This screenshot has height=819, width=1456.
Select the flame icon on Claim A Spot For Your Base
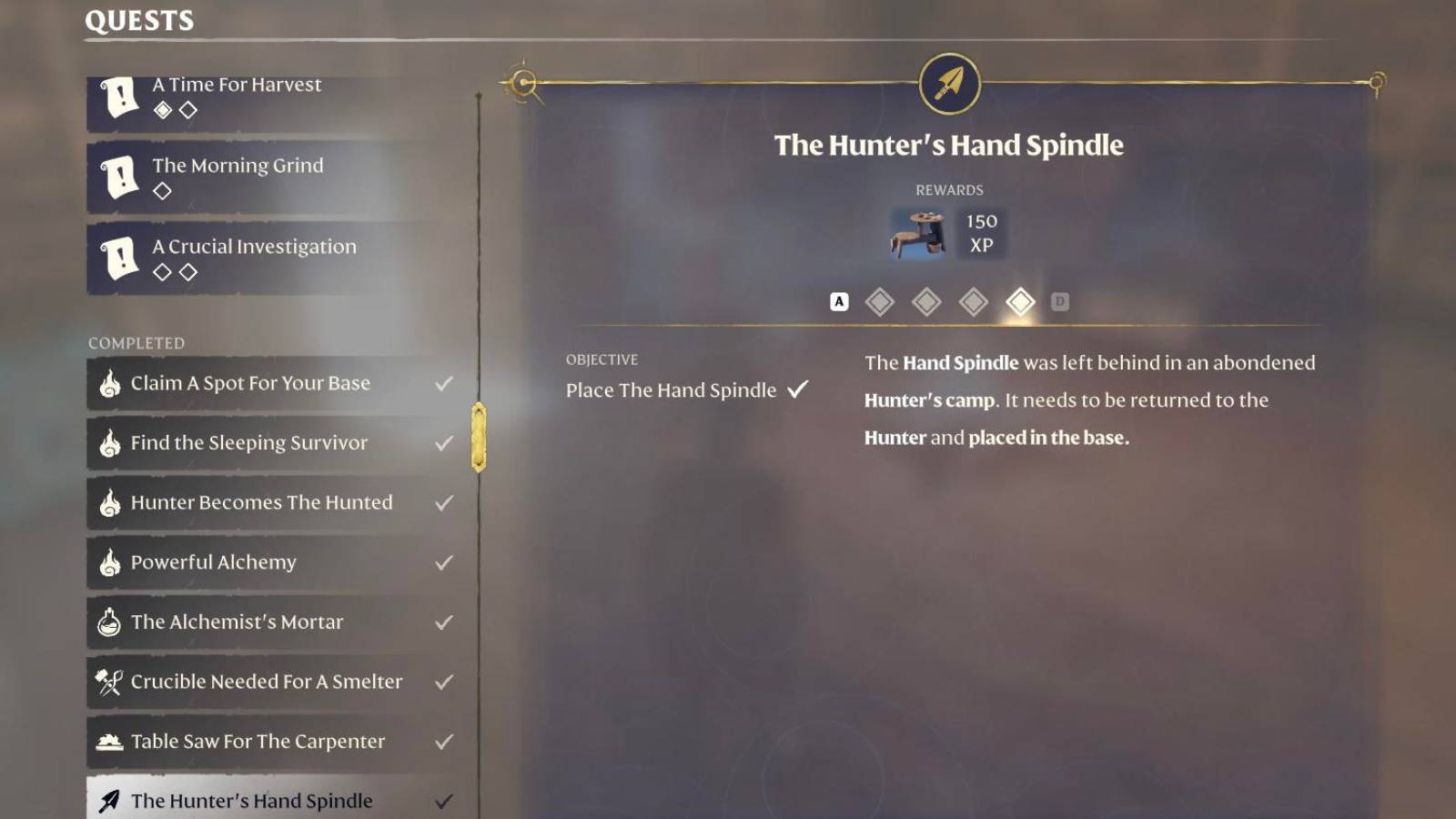pyautogui.click(x=109, y=383)
